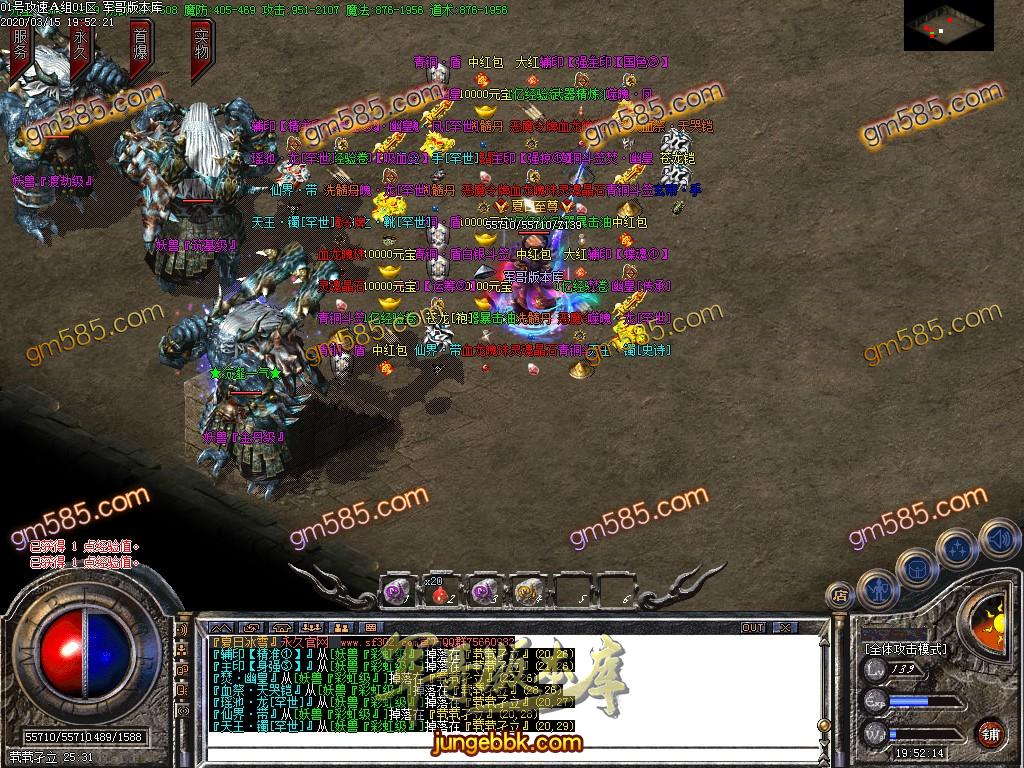1024x768 pixels.
Task: Select the purple scroll in hotbar slot 3
Action: point(484,592)
